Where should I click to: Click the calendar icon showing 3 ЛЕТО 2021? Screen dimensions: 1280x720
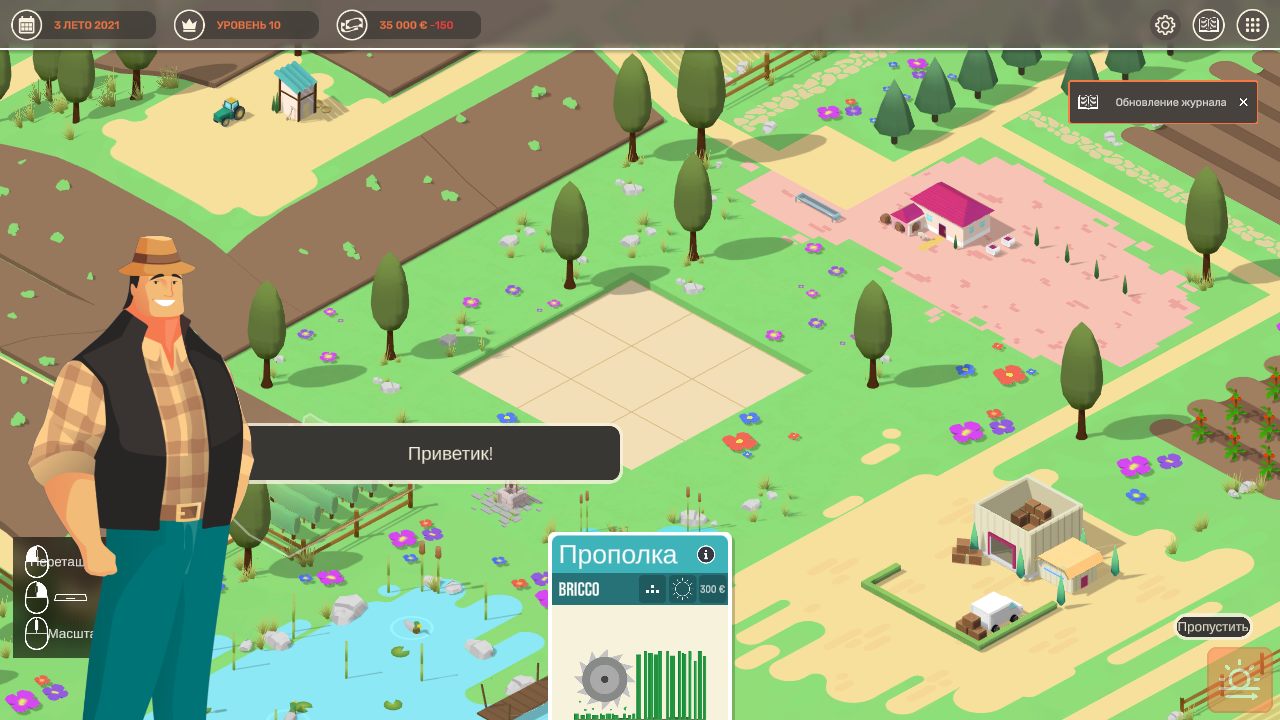pos(26,24)
